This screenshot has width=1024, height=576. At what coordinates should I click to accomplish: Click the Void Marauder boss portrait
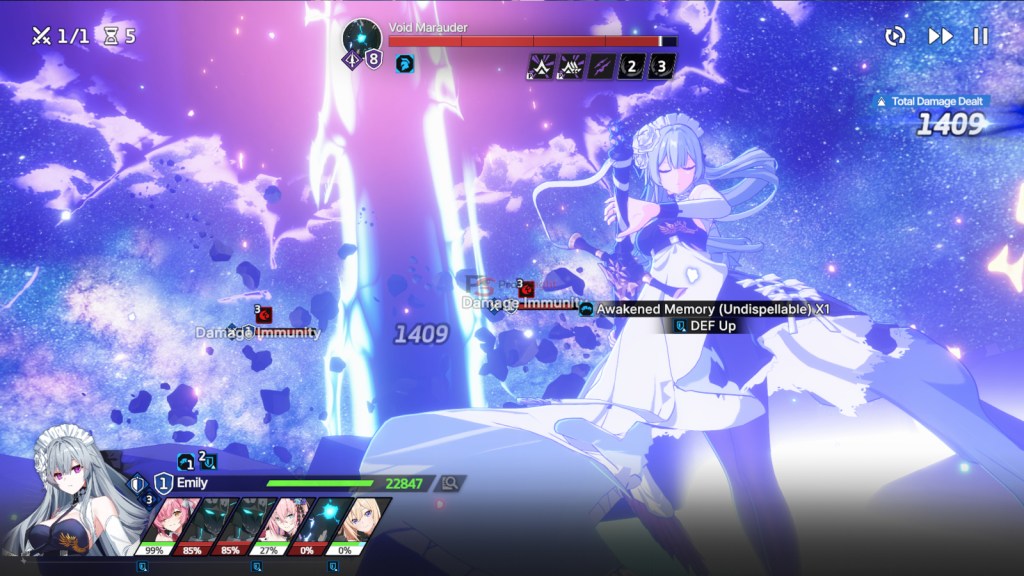click(x=360, y=38)
